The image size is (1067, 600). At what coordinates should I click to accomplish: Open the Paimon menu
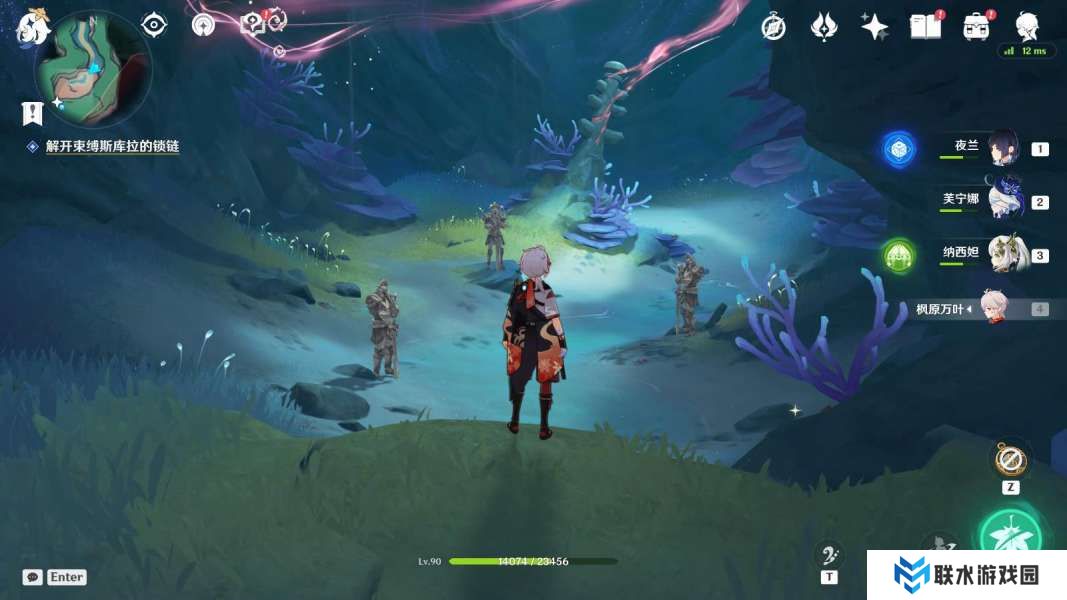[x=33, y=27]
